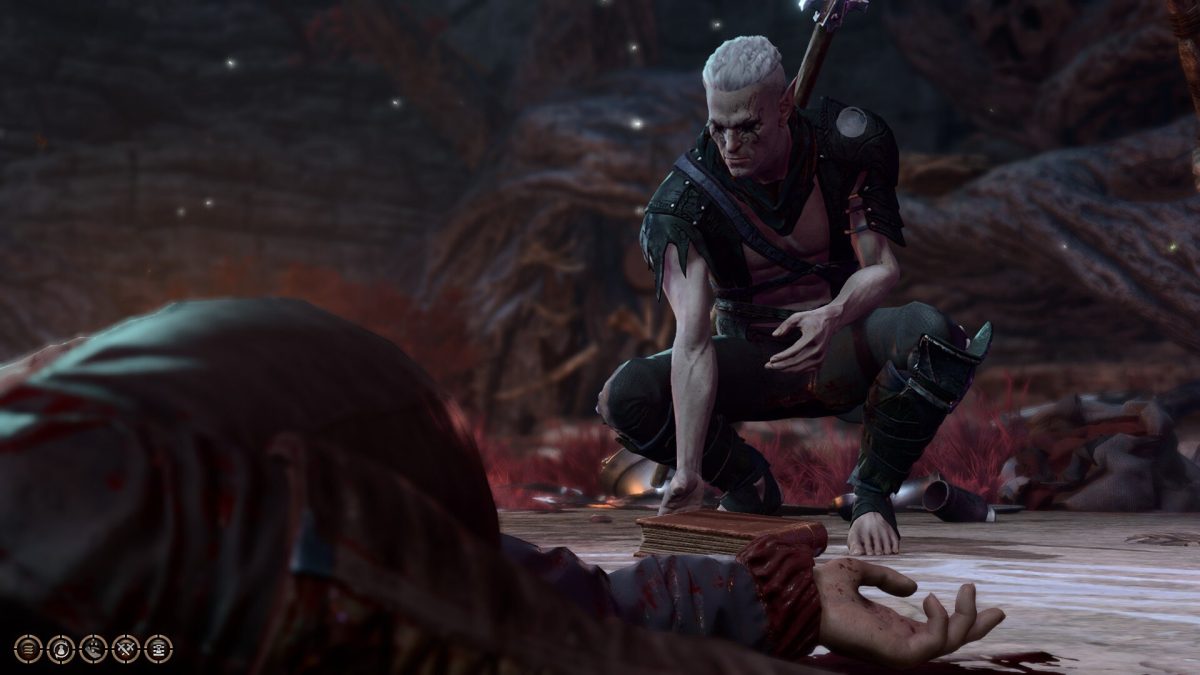
Task: Select the hand with sparkles icon
Action: [x=93, y=649]
